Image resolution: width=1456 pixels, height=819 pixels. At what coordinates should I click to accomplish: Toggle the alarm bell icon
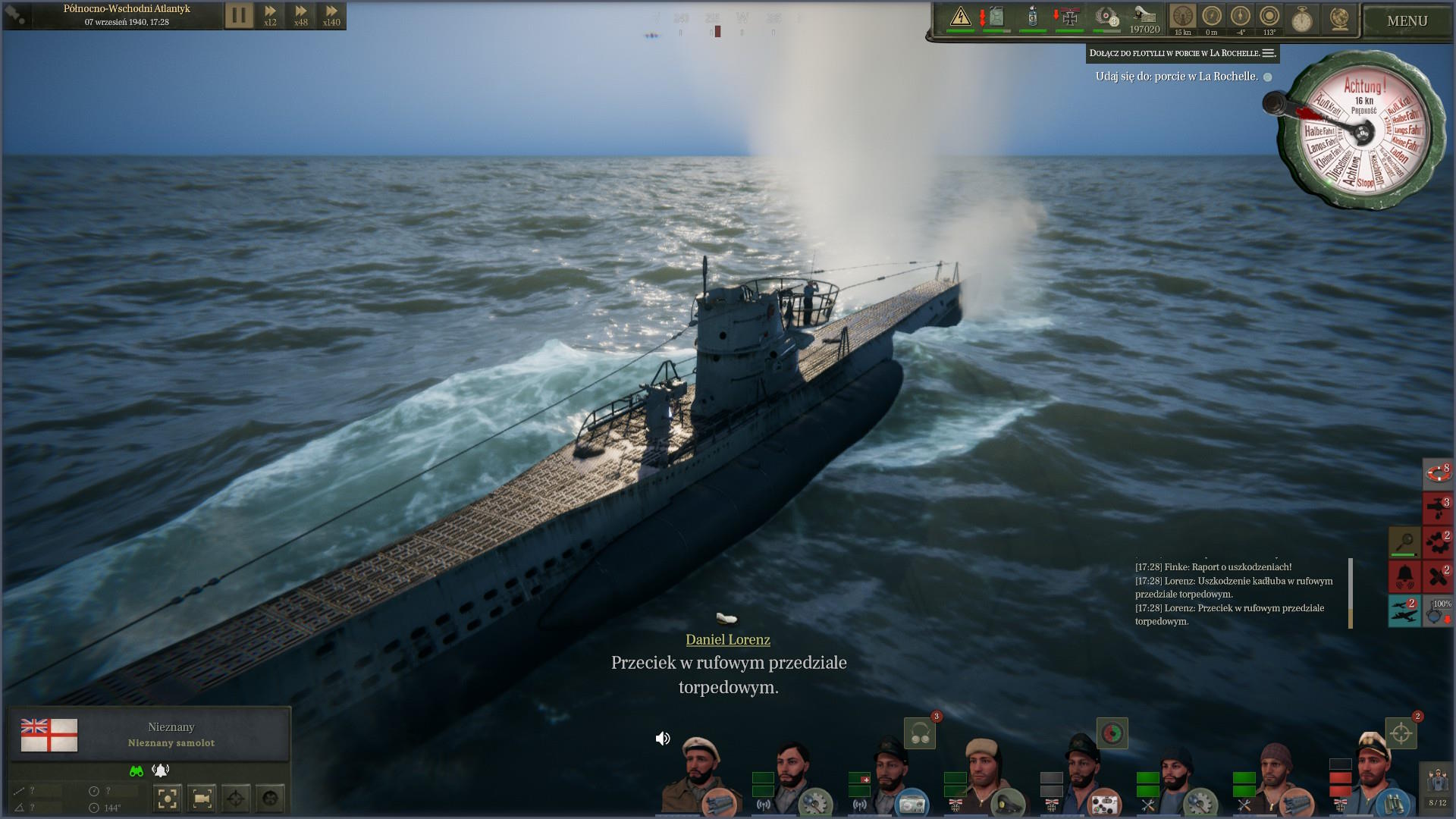[1404, 576]
